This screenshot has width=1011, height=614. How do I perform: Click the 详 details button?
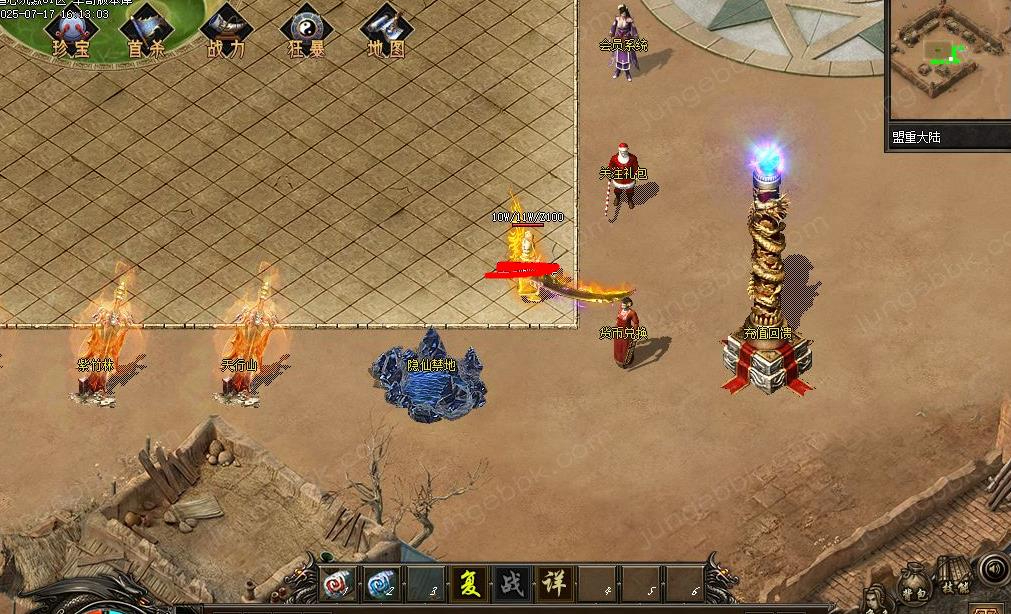point(555,582)
